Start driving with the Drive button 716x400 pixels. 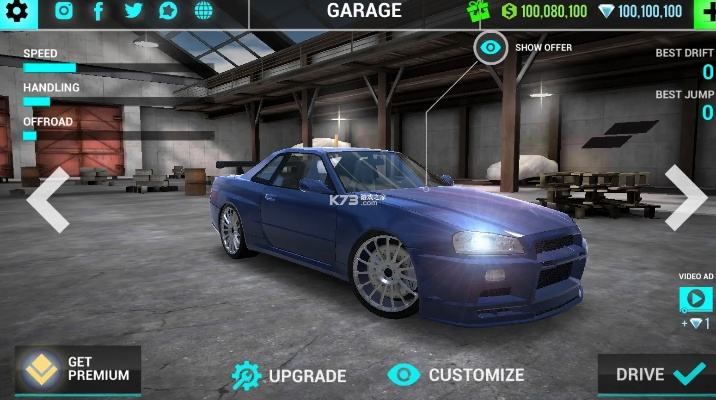(x=656, y=375)
